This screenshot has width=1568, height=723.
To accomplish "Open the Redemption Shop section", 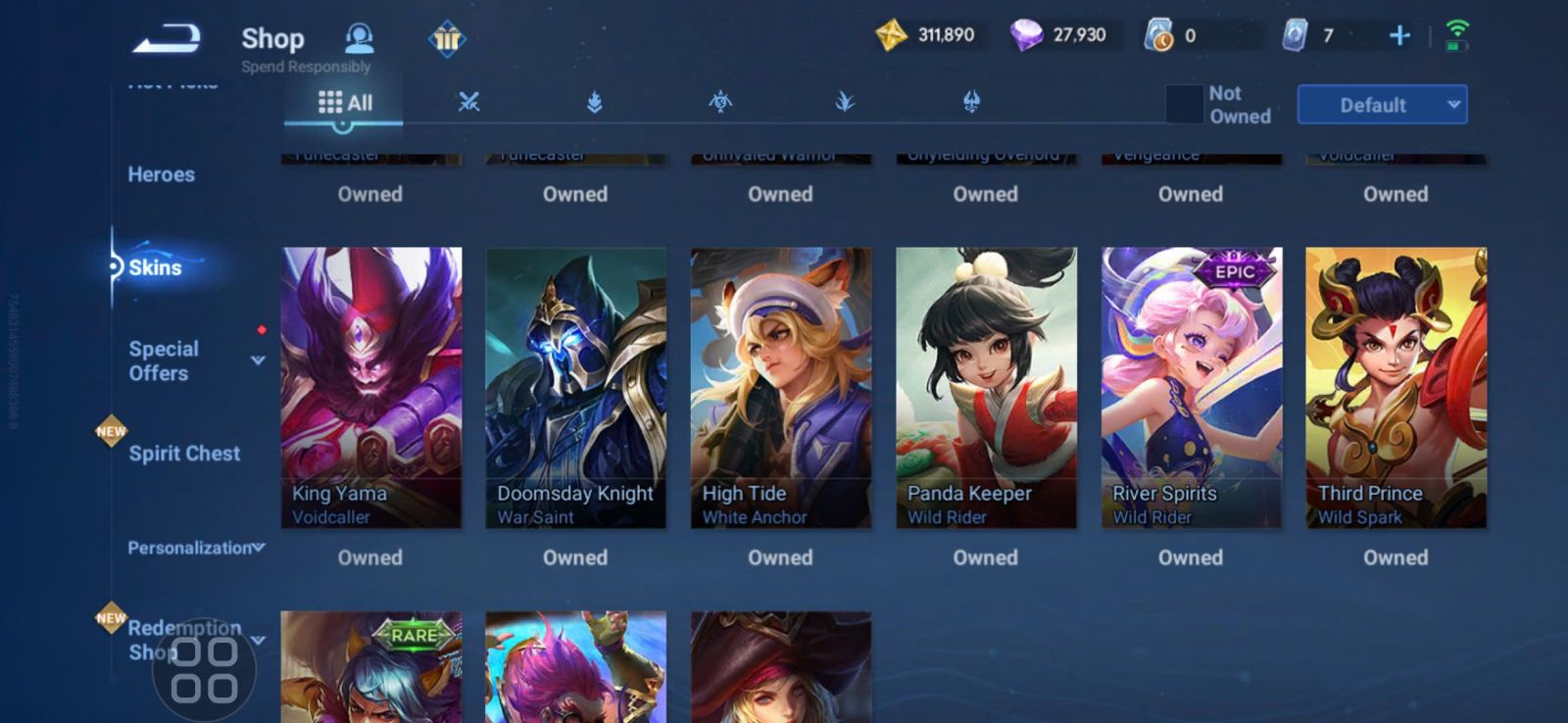I will [x=185, y=639].
